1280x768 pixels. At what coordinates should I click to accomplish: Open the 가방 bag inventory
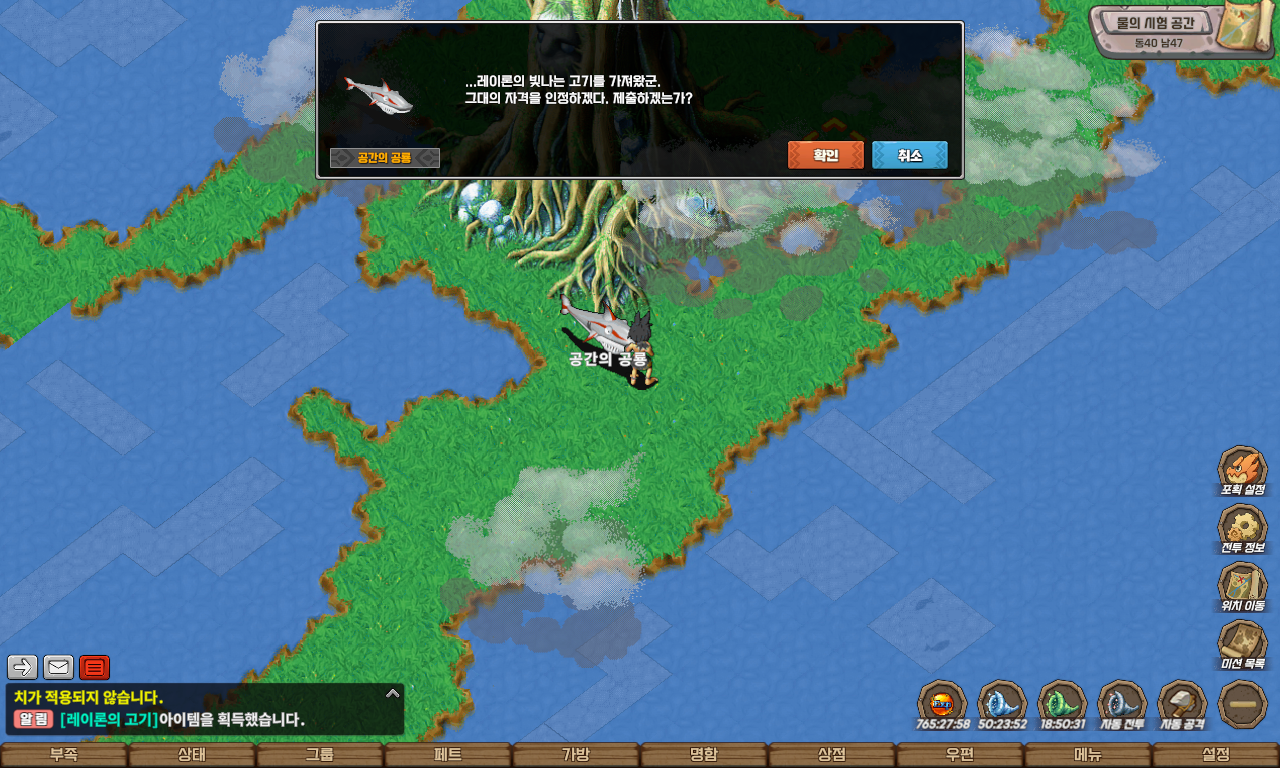tap(576, 755)
